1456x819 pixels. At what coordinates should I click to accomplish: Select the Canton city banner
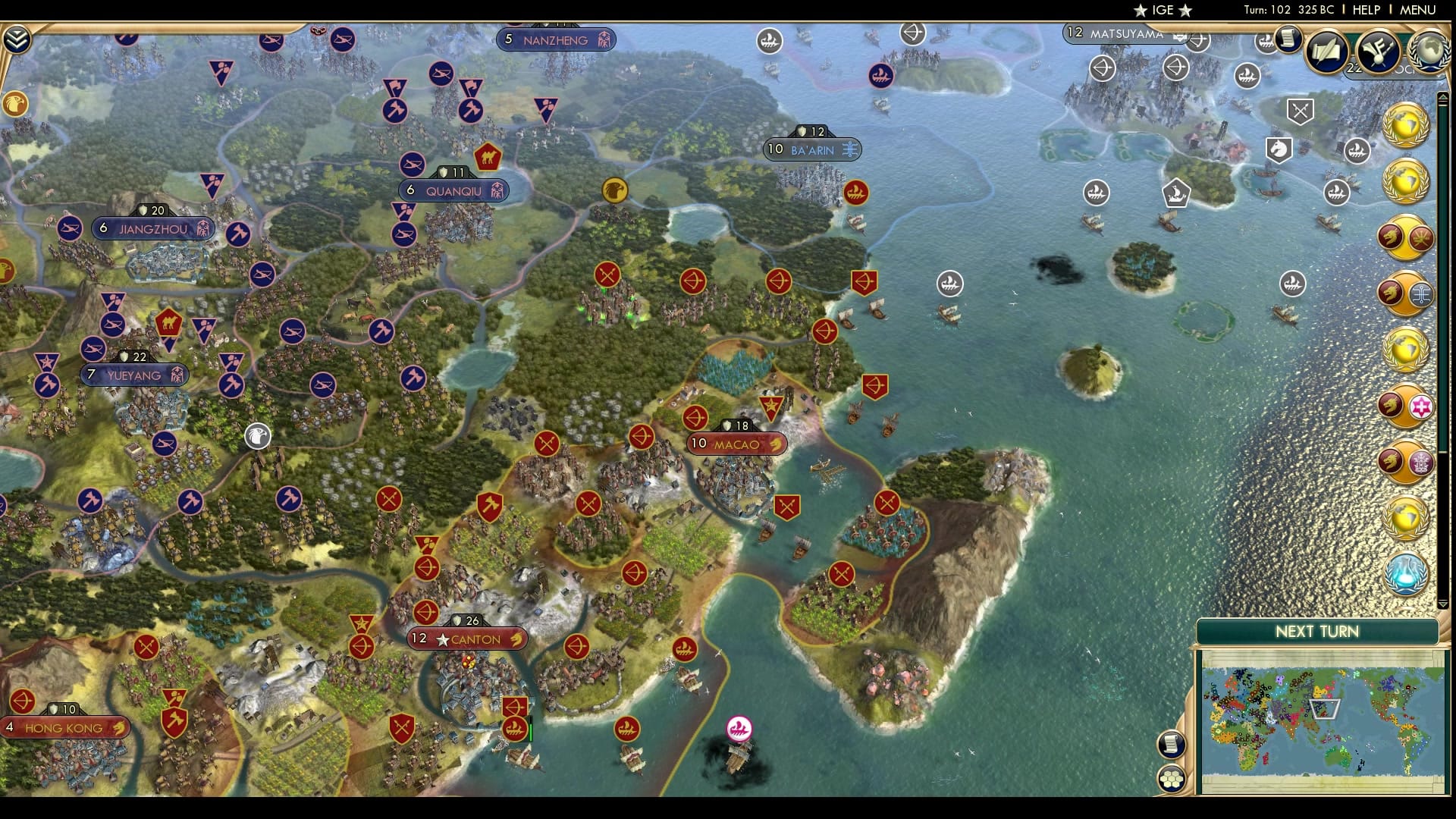click(466, 639)
